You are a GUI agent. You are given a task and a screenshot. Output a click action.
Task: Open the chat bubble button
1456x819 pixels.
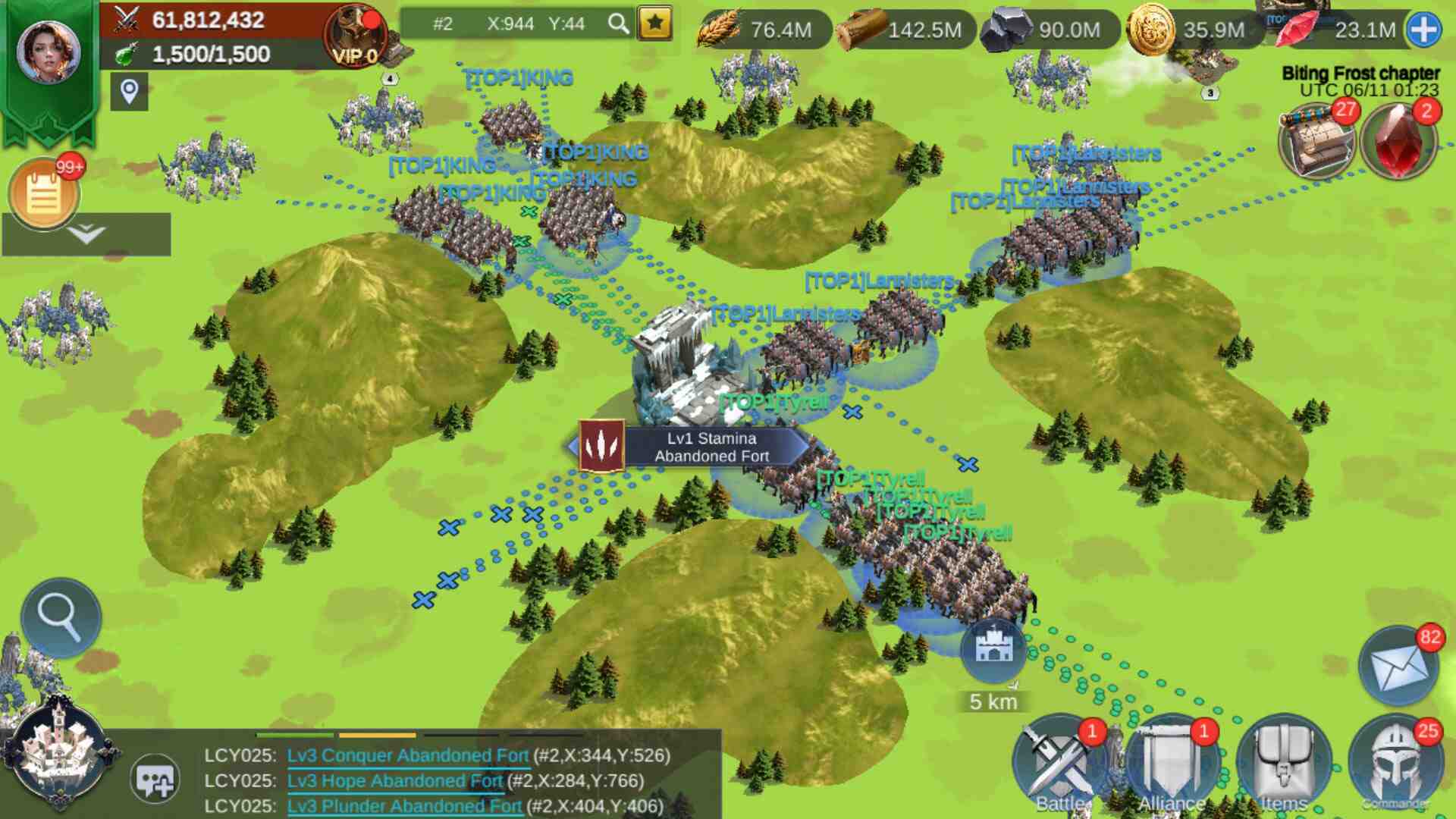click(155, 780)
